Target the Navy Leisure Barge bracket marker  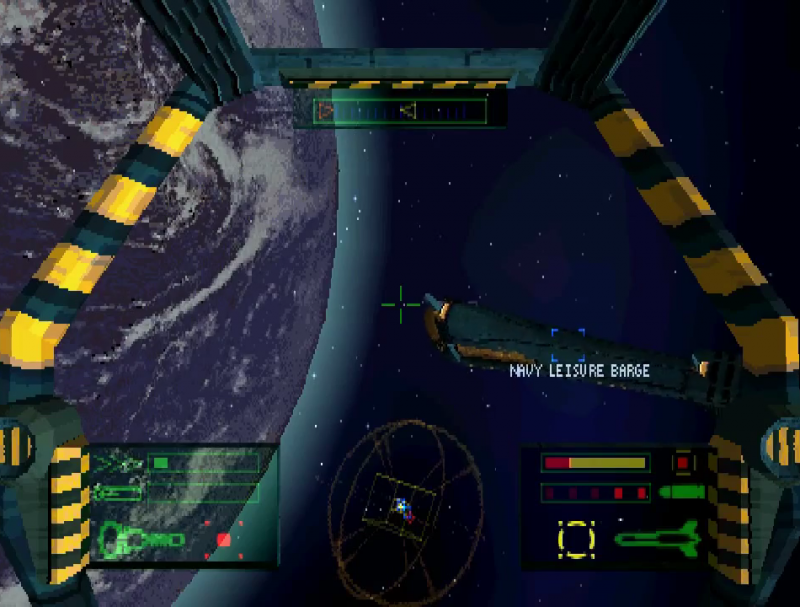[567, 341]
